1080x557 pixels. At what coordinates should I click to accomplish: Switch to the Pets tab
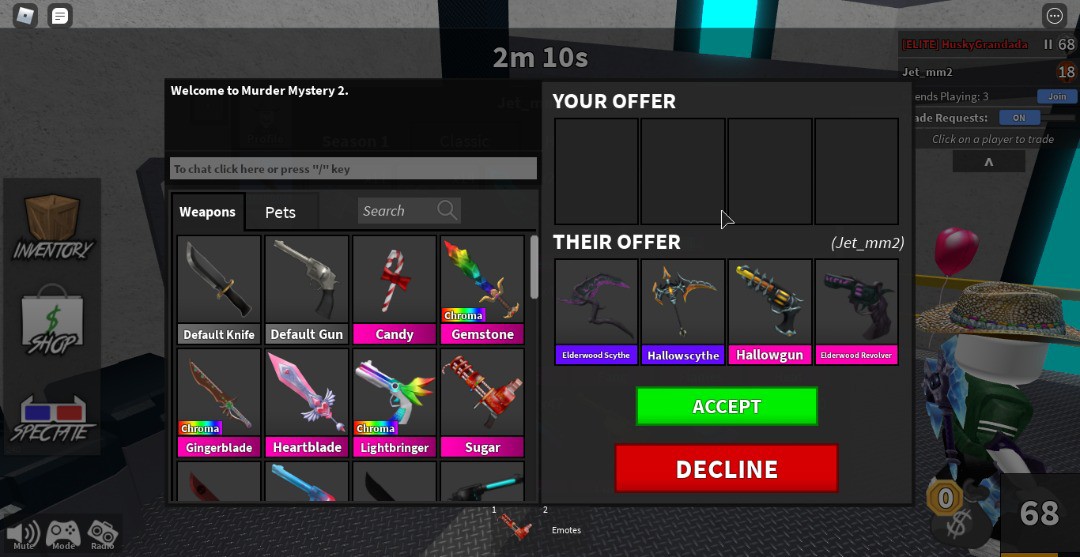tap(280, 212)
